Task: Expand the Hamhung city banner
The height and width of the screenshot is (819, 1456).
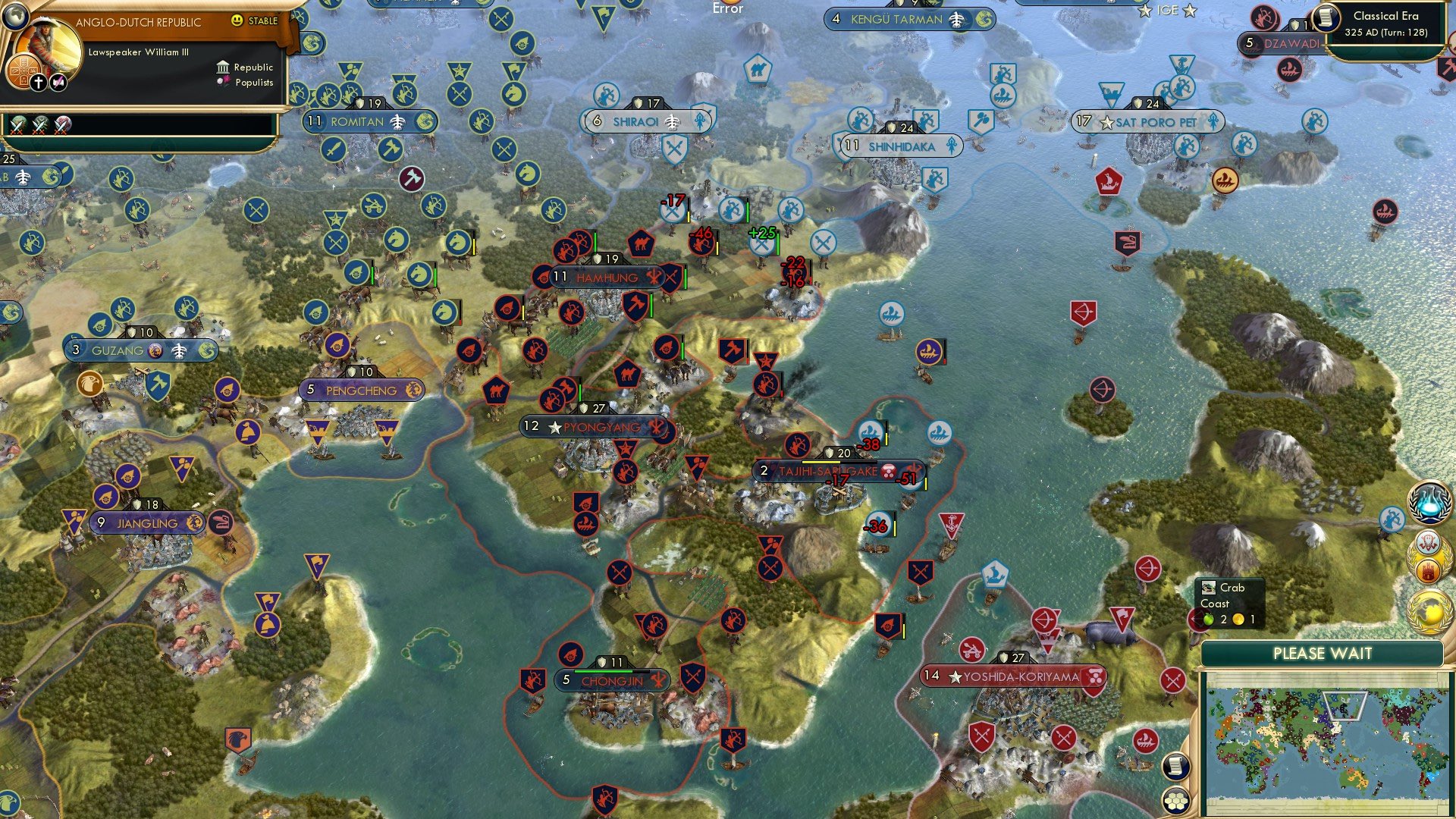Action: 607,278
